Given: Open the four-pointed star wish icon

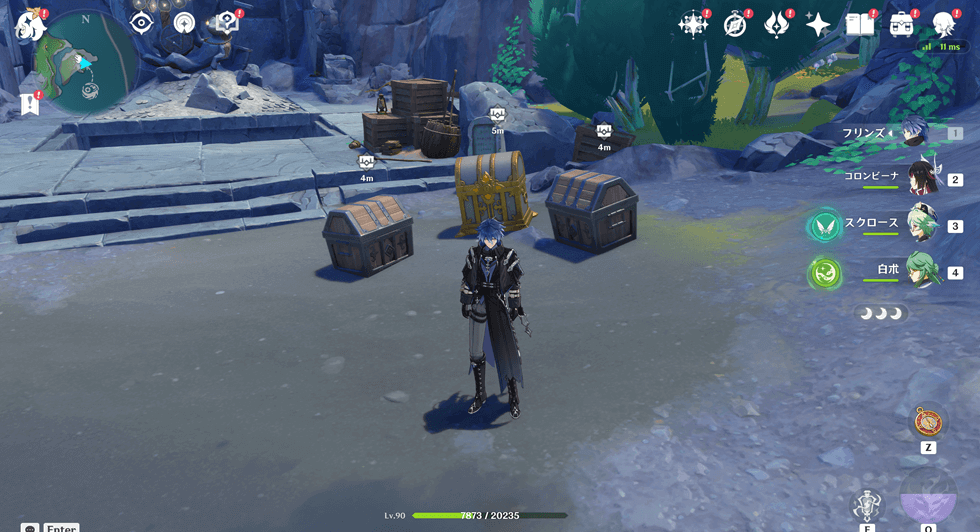Looking at the screenshot, I should click(818, 25).
